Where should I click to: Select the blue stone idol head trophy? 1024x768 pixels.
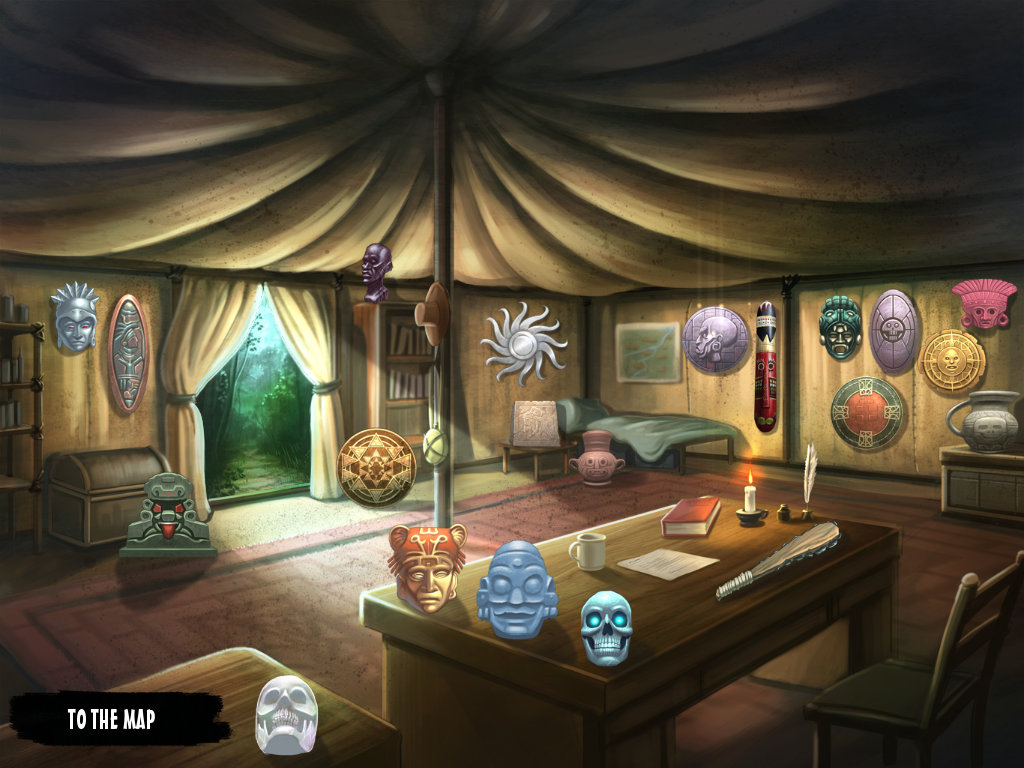516,589
